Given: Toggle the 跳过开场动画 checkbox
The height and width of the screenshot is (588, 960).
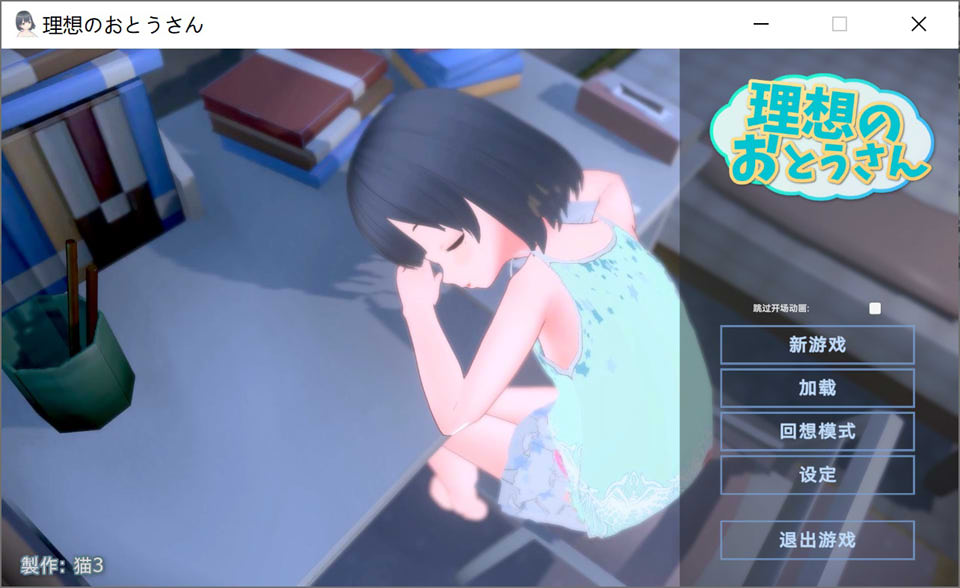Looking at the screenshot, I should (x=875, y=308).
